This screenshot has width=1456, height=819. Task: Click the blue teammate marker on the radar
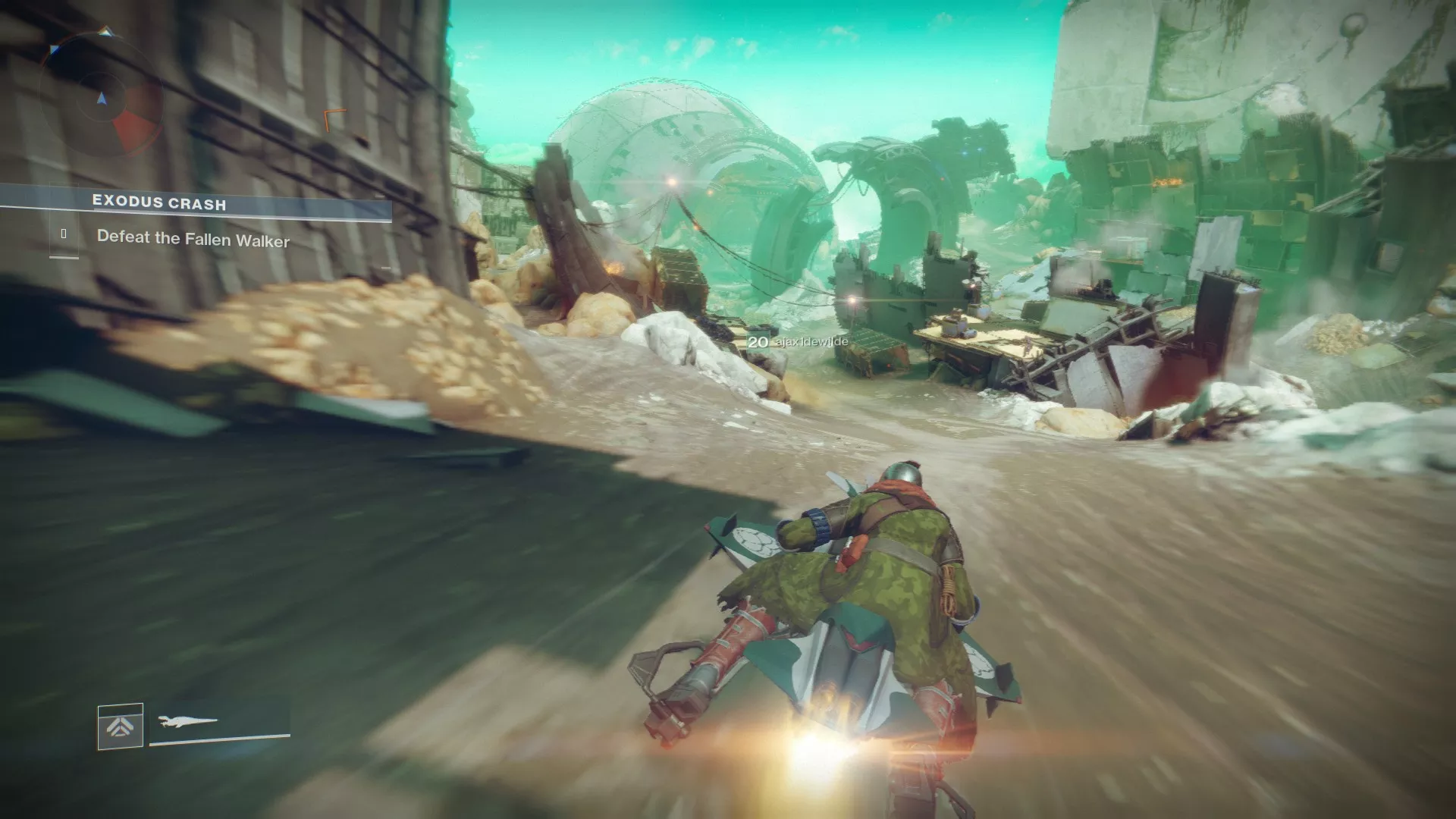click(x=53, y=48)
